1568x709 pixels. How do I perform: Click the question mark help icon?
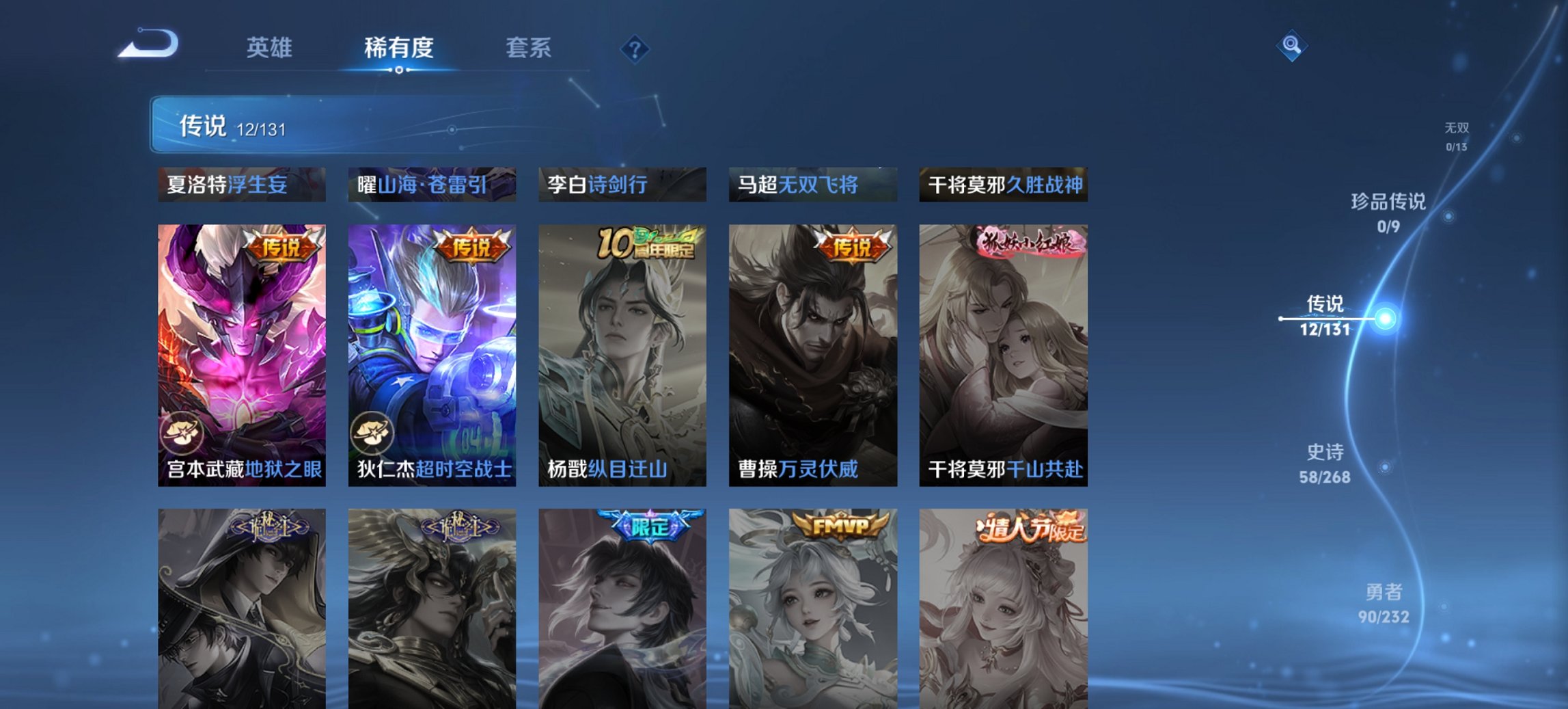click(x=634, y=48)
